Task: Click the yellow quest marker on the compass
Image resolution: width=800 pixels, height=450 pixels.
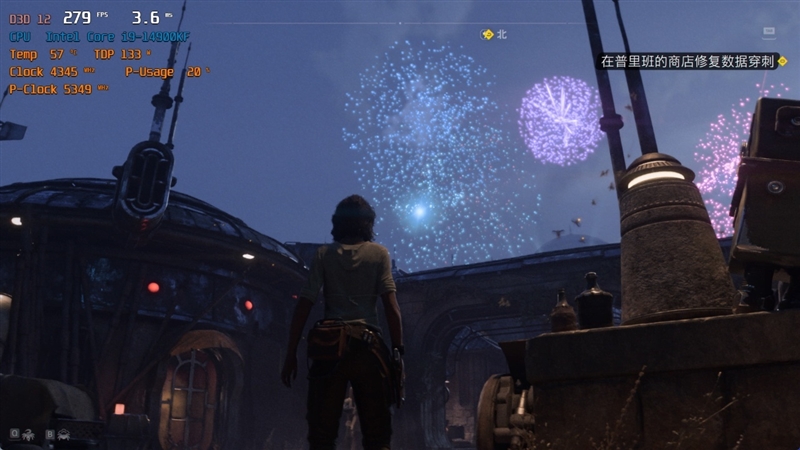Action: click(x=488, y=34)
